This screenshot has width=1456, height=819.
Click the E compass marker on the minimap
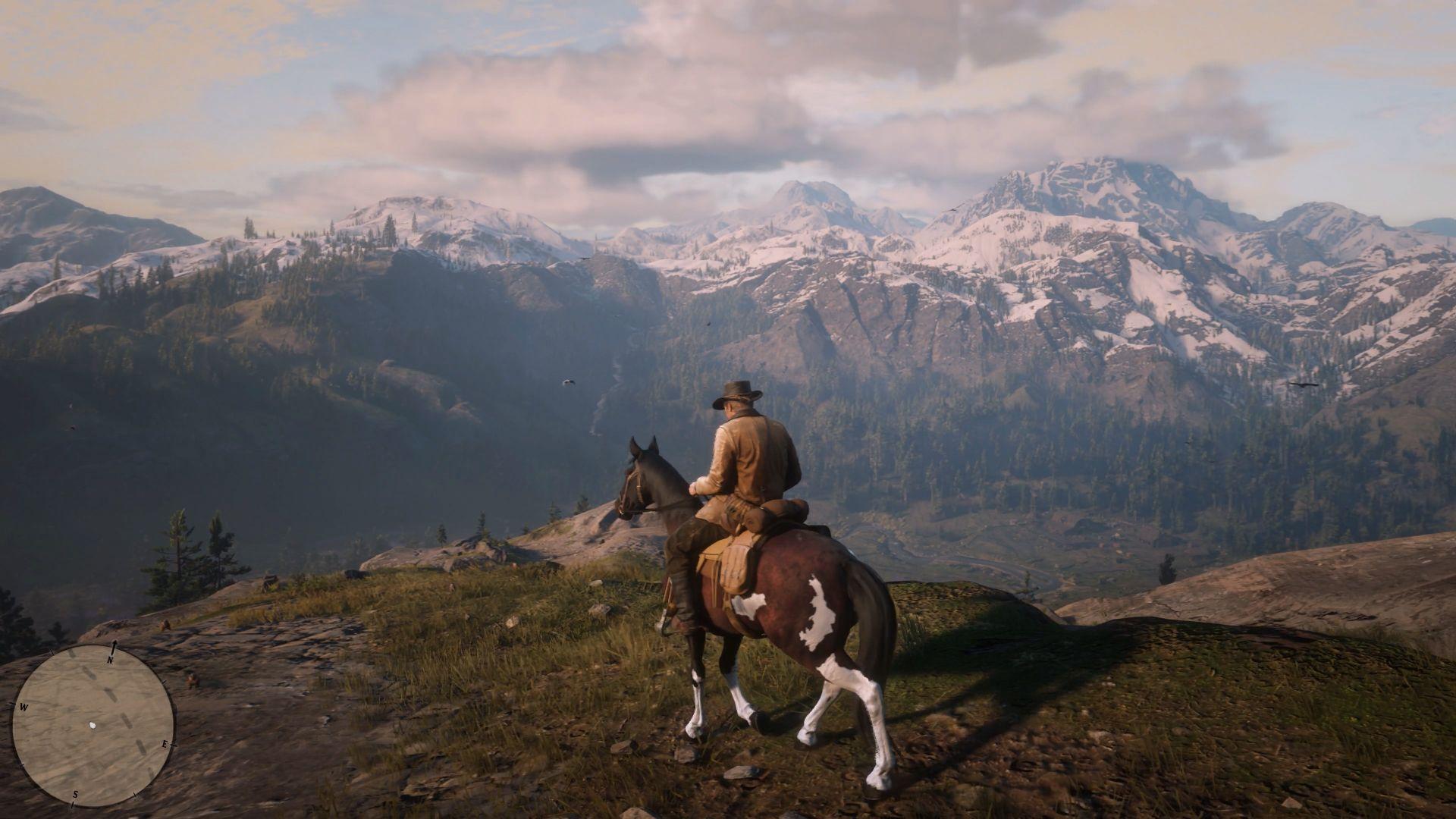tap(165, 744)
